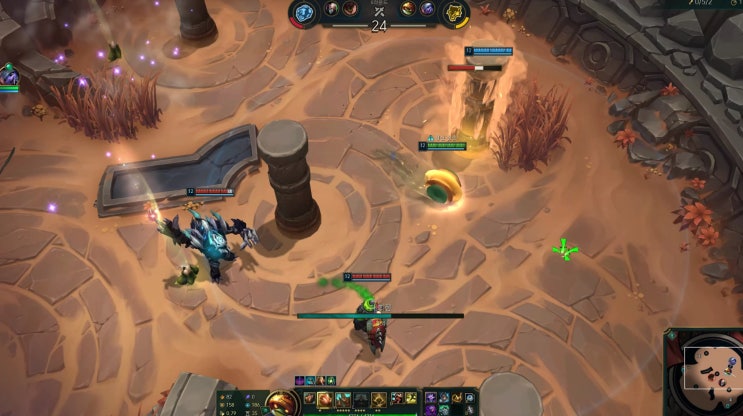743x416 pixels.
Task: Select the yellow team emblem
Action: 455,12
